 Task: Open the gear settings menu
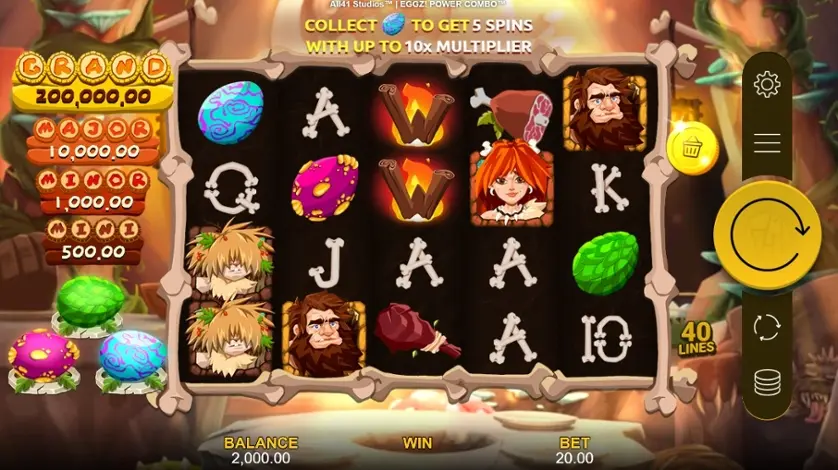tap(767, 85)
